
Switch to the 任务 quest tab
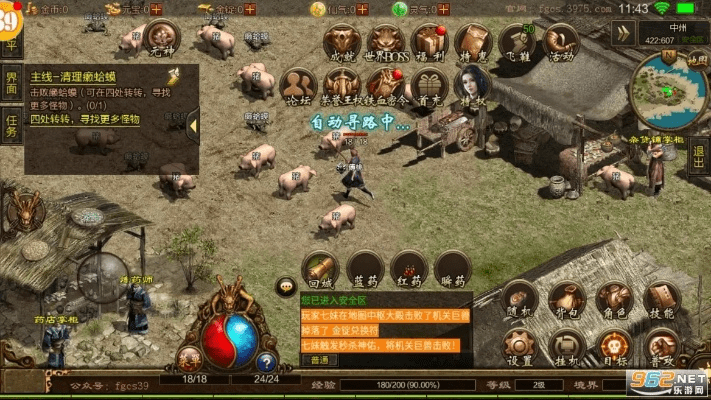[11, 127]
